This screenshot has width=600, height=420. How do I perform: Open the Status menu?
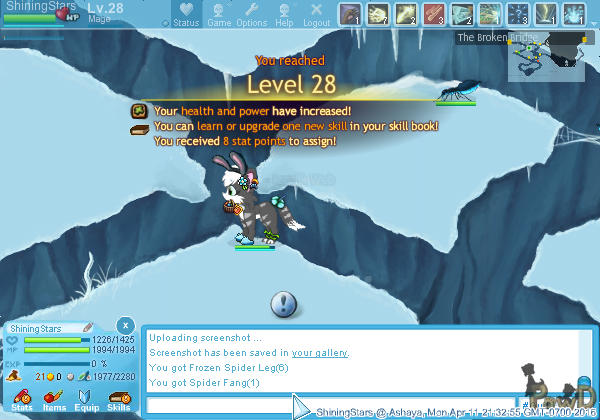click(184, 14)
